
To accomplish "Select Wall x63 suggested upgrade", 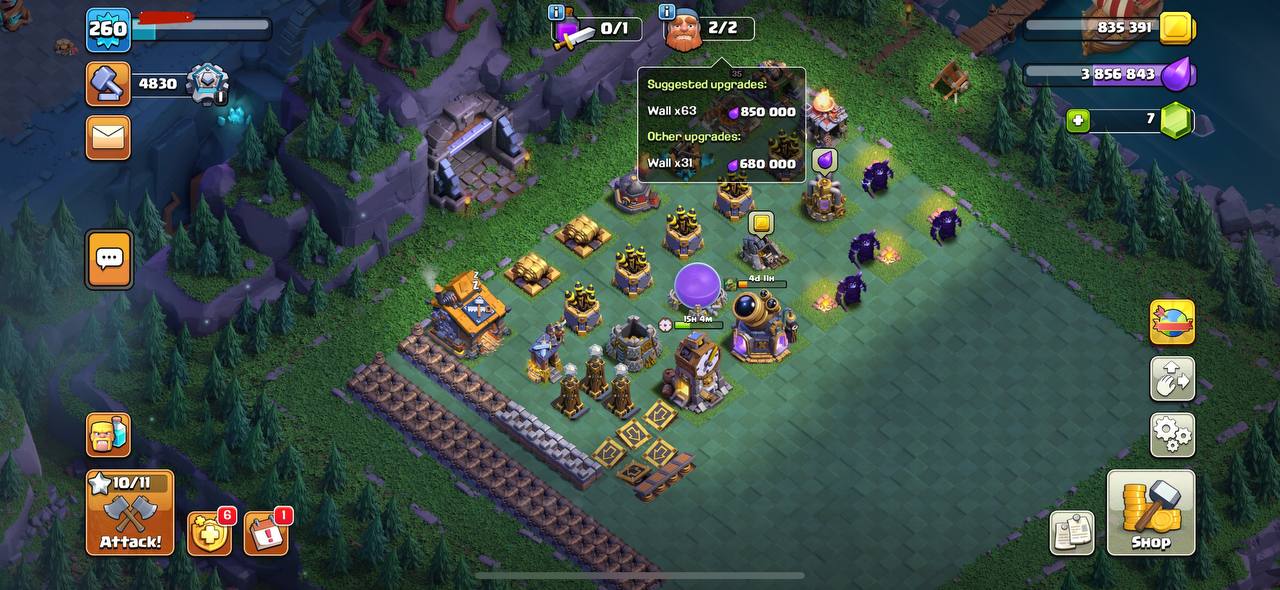I will [x=721, y=111].
